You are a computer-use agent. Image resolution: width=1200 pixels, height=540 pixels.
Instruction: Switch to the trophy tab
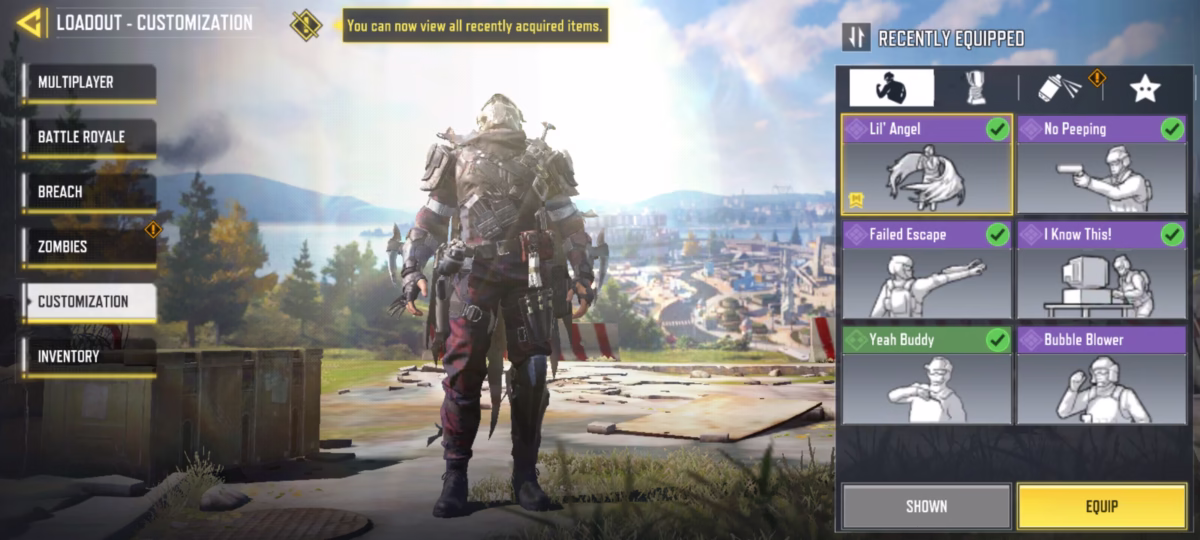point(975,88)
